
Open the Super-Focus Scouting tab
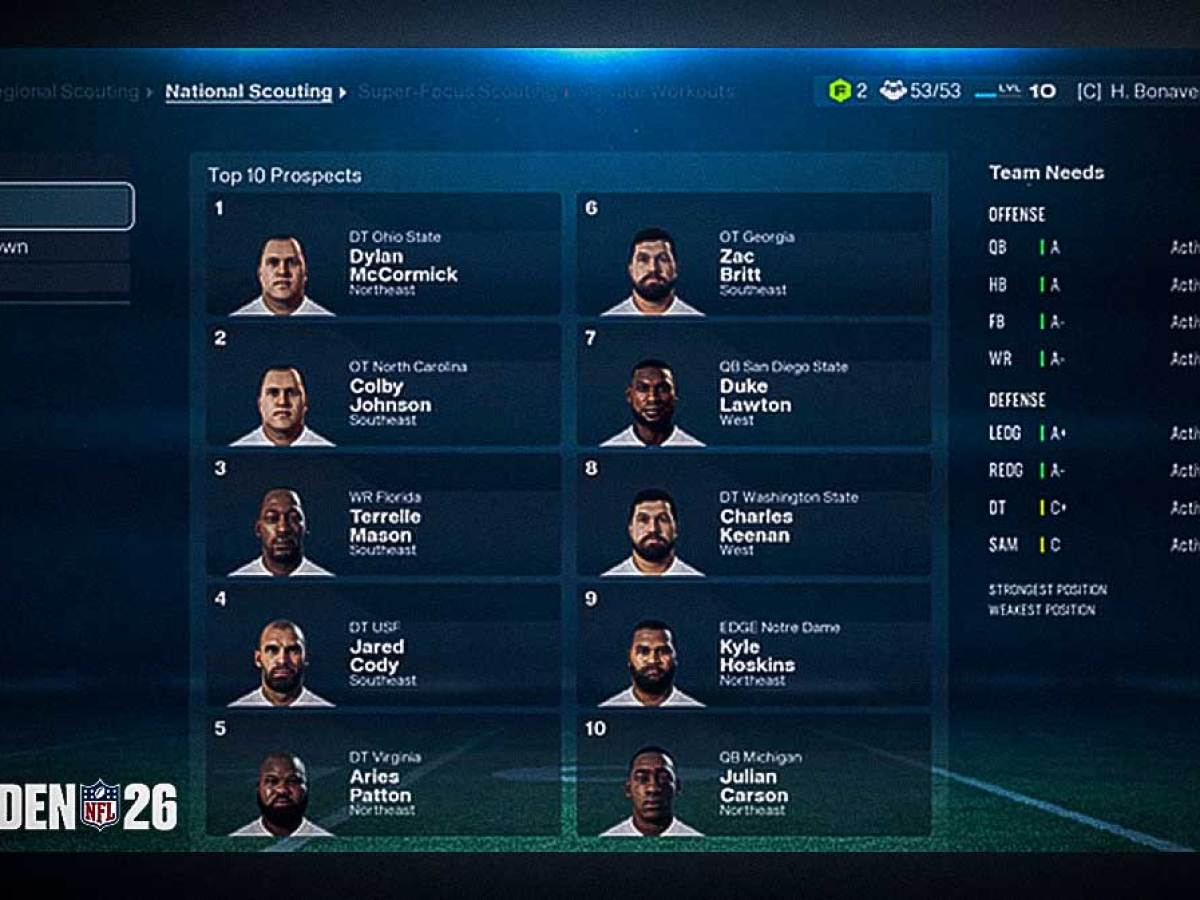(x=456, y=92)
